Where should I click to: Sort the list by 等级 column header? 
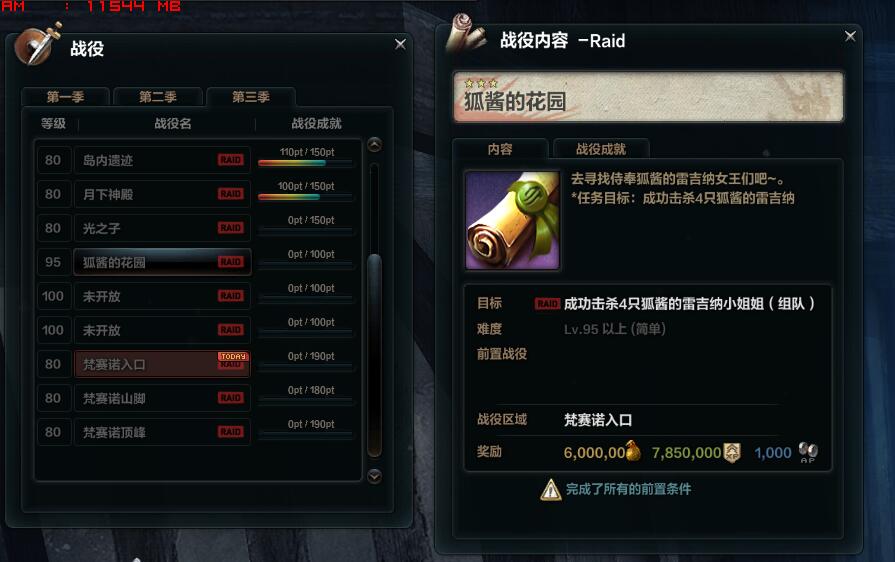(x=53, y=124)
